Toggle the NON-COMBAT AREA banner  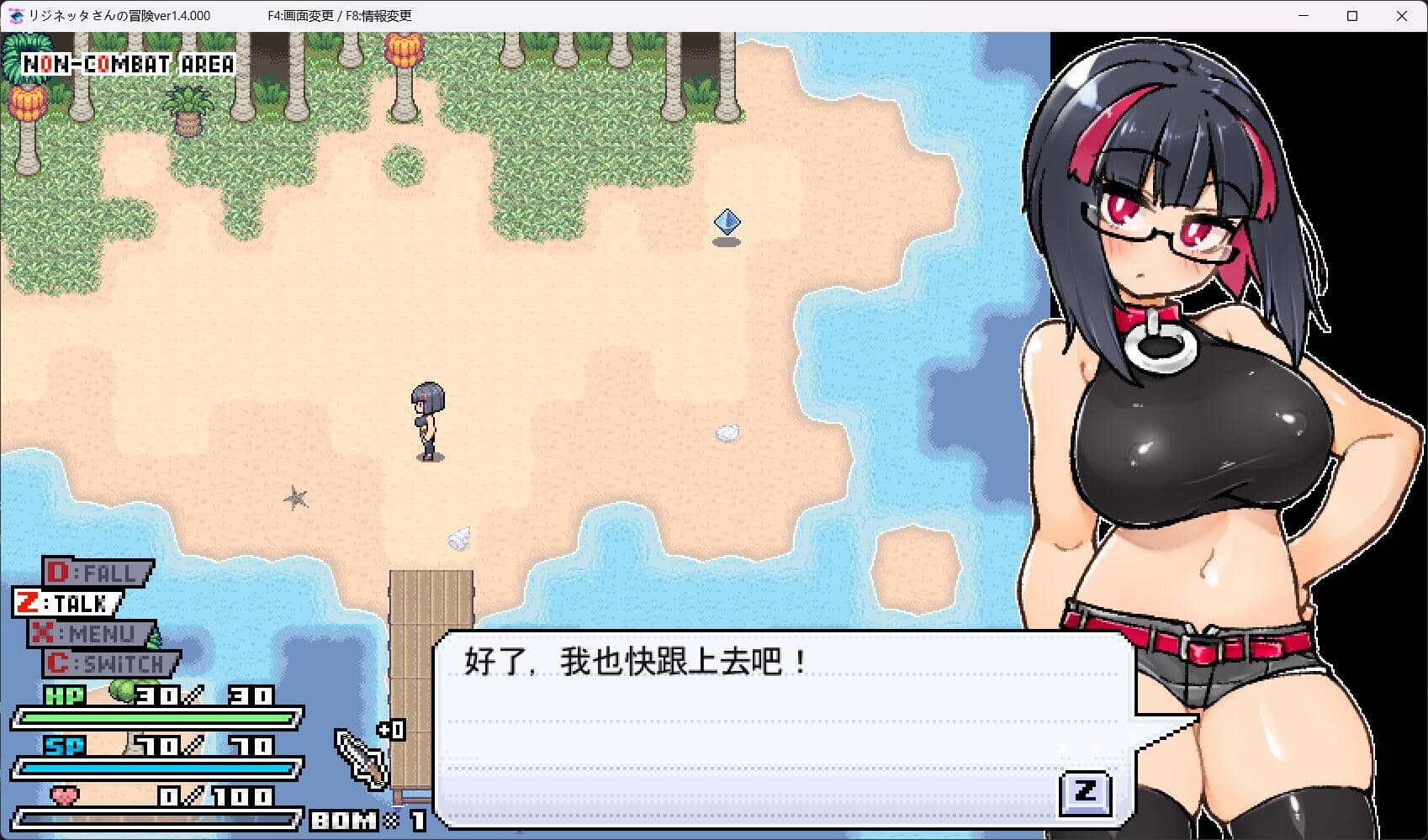[x=127, y=61]
